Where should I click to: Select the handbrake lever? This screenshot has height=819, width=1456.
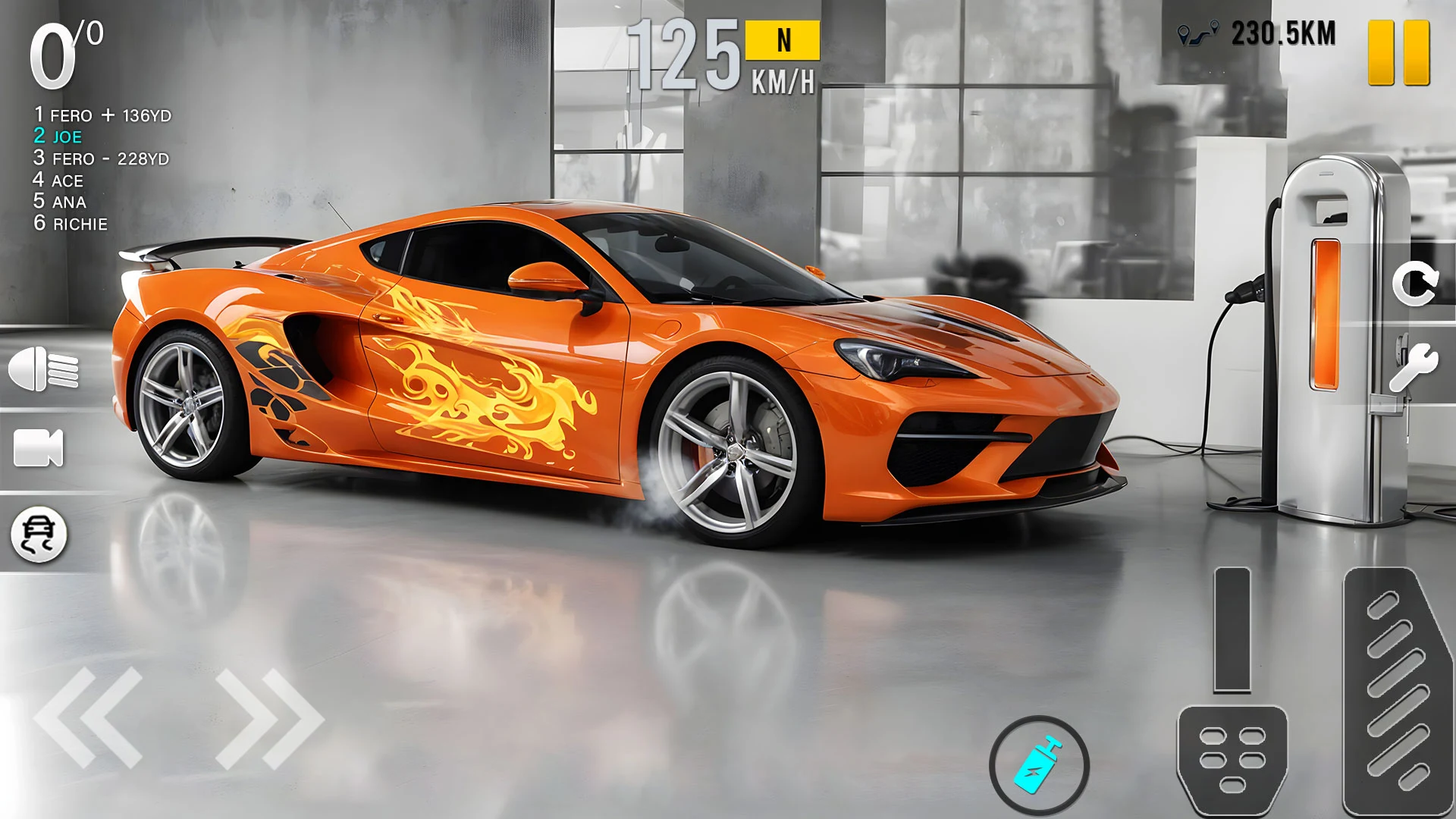click(x=1232, y=629)
